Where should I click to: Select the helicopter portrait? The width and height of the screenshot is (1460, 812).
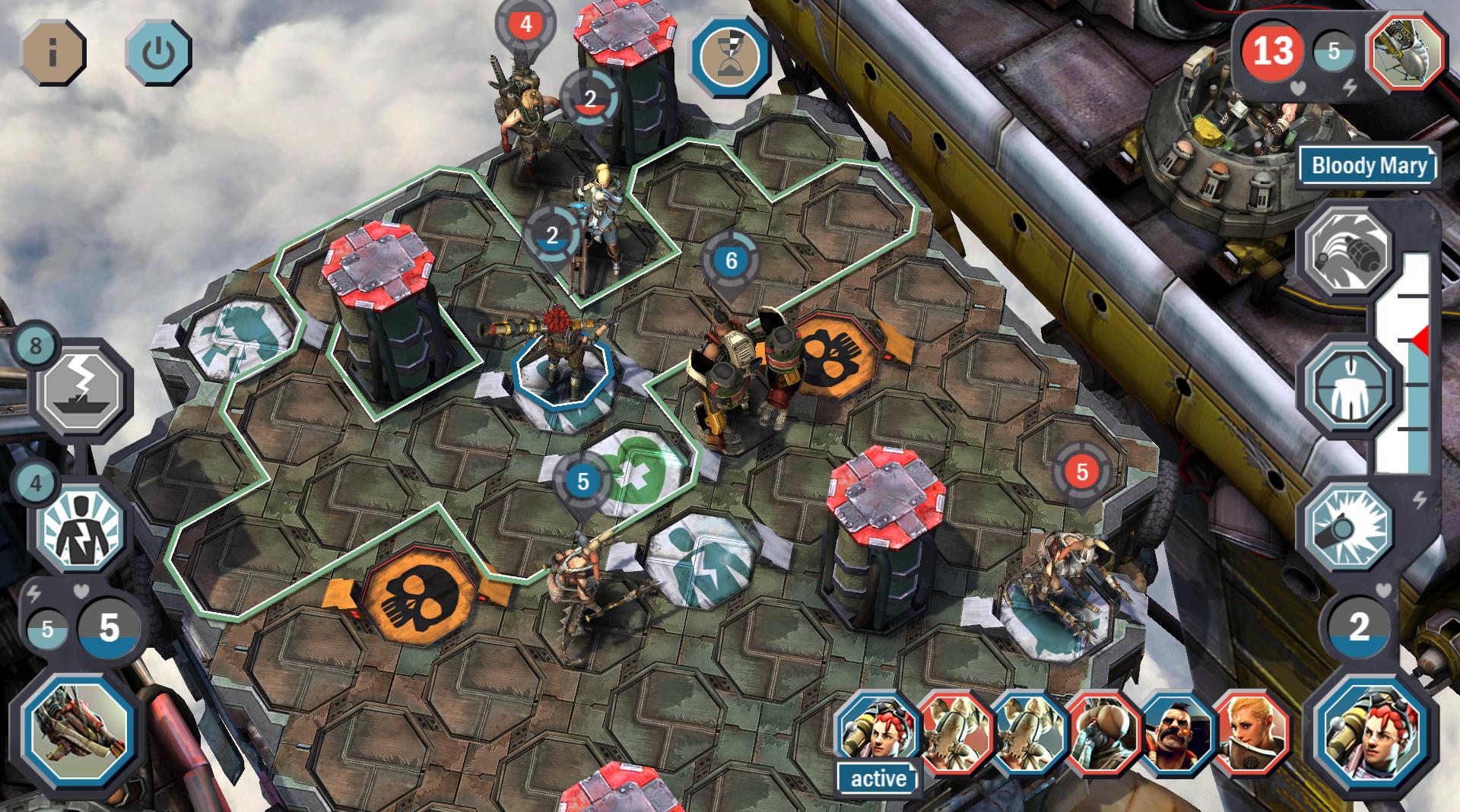1406,52
